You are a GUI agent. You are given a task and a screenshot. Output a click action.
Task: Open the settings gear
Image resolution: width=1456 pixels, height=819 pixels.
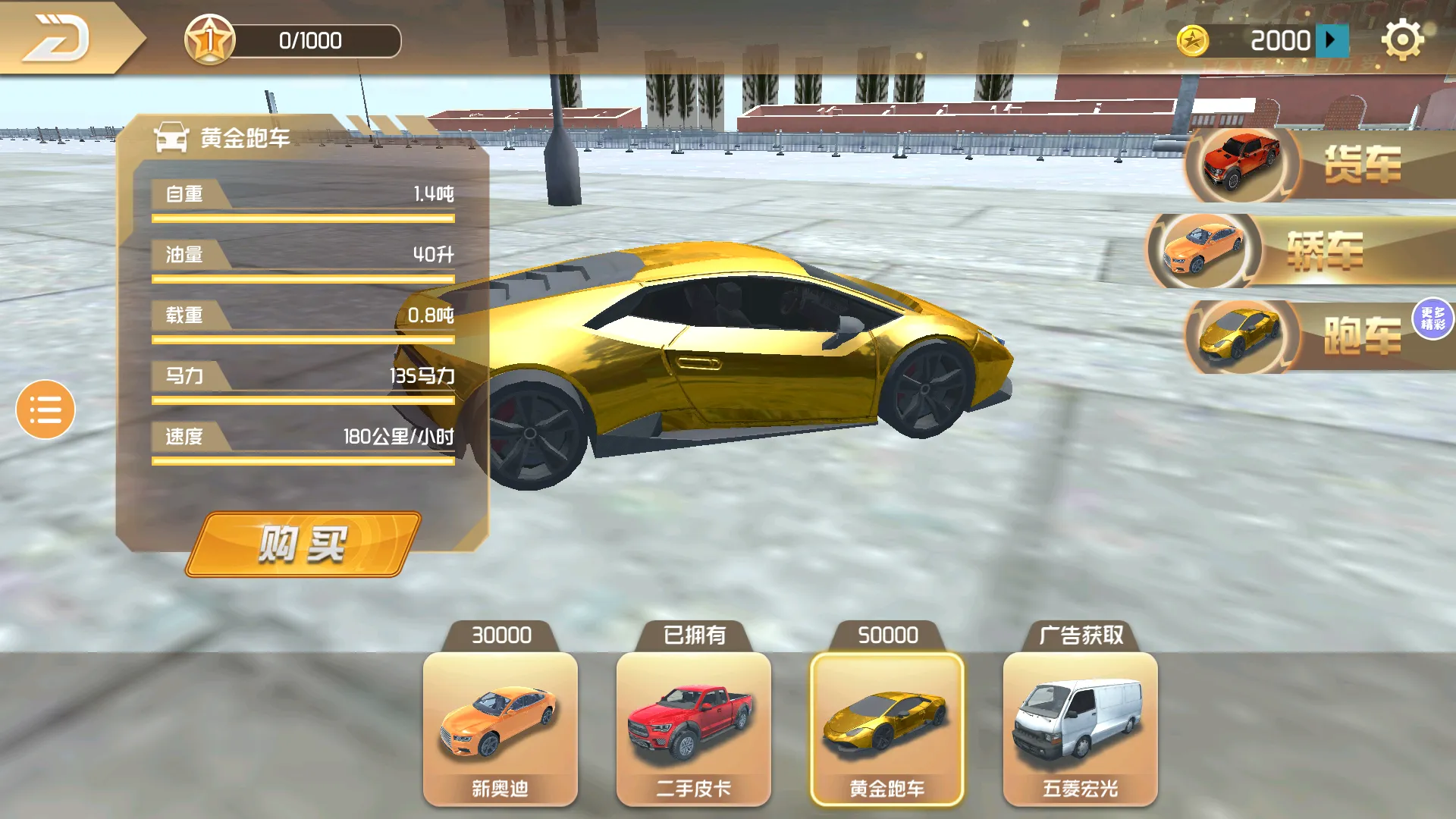[1404, 39]
